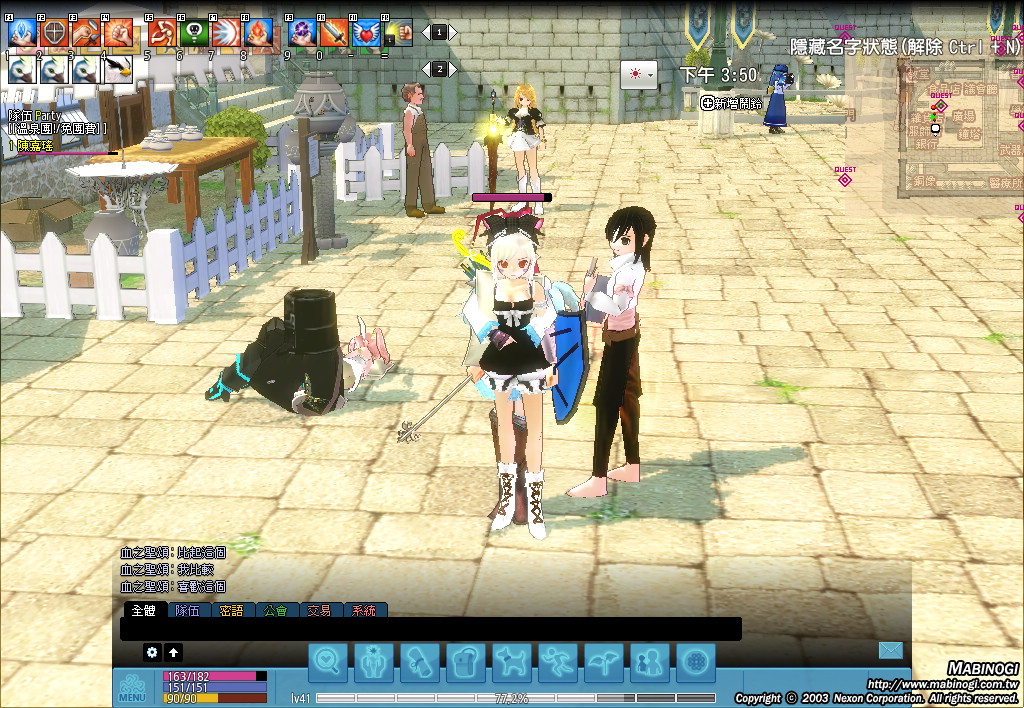Click 新增鬧鈴 to add an alarm
1024x708 pixels.
point(731,102)
